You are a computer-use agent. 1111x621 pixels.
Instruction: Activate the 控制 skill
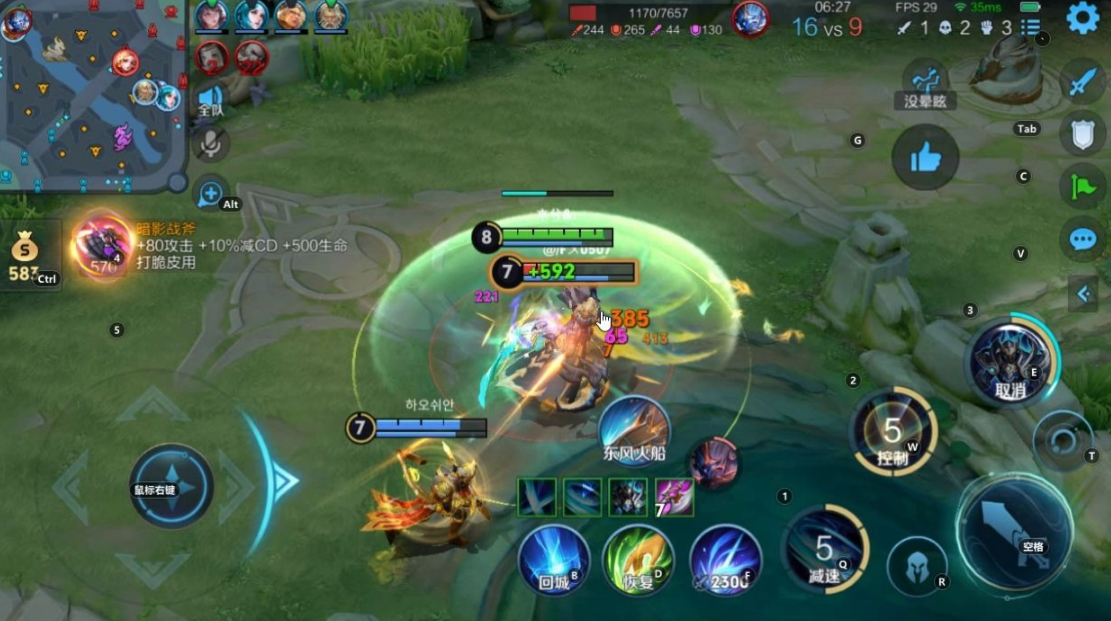893,431
